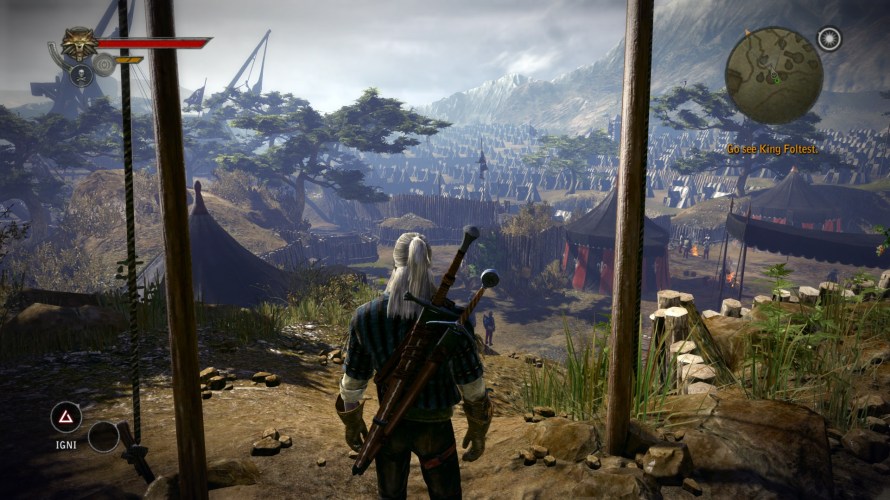
Task: Click the round grey medallion beside the vigor bar
Action: [103, 65]
